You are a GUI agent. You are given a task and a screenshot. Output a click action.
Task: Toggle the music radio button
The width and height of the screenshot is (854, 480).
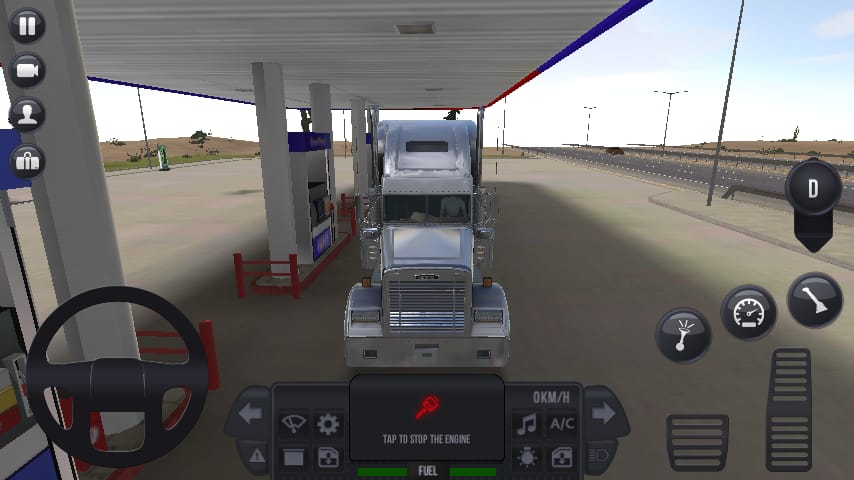click(526, 423)
